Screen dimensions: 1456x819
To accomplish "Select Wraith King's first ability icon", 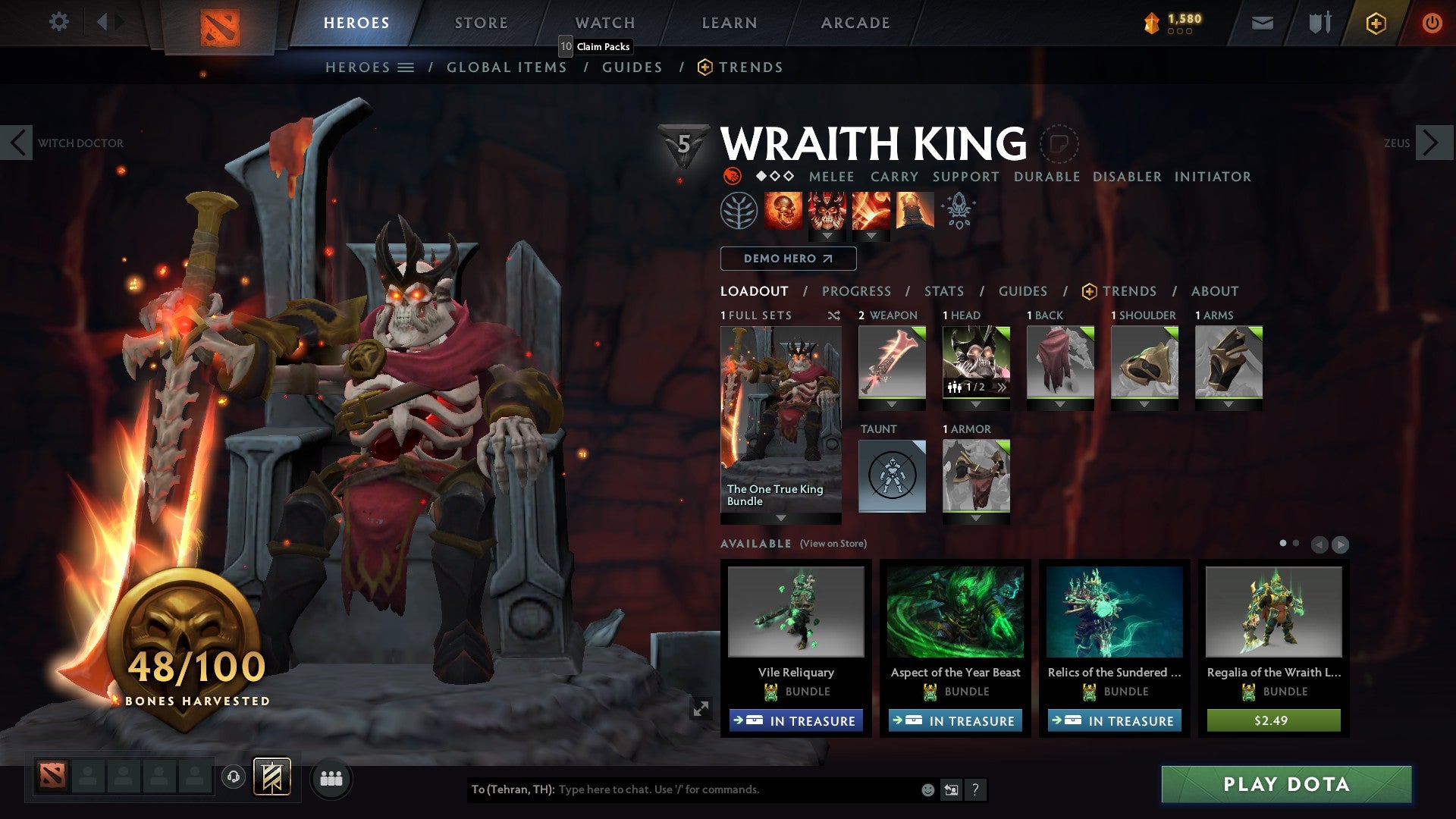I will (785, 210).
